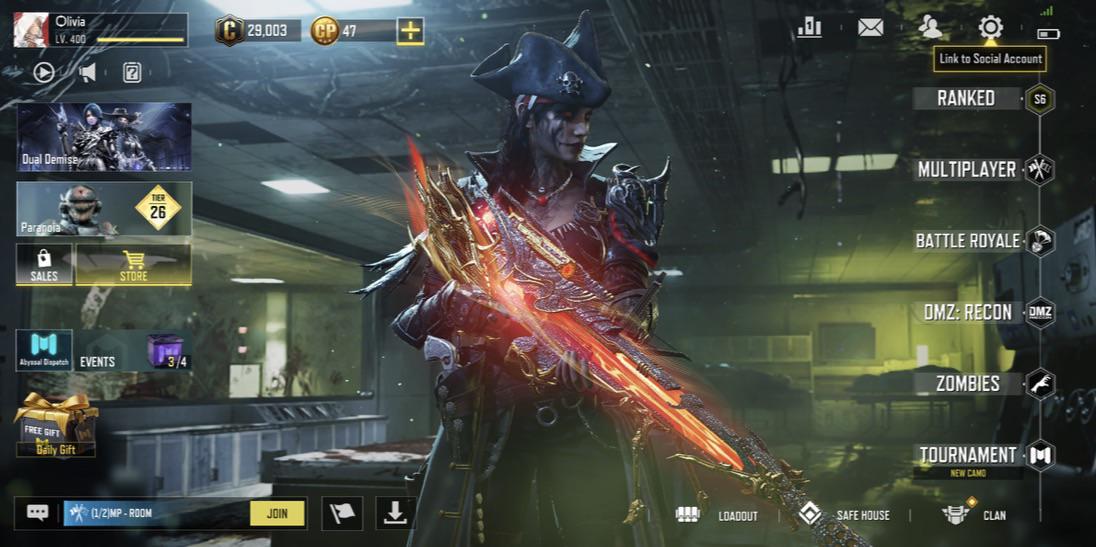Select the Ranked mode
The width and height of the screenshot is (1096, 547).
tap(967, 98)
